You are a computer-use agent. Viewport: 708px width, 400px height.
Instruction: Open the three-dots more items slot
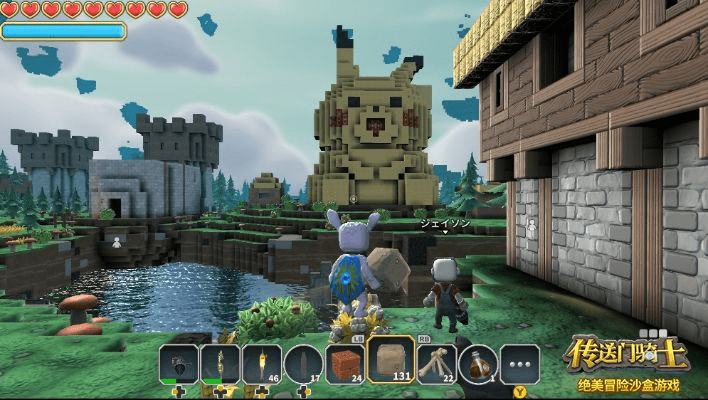(x=520, y=364)
